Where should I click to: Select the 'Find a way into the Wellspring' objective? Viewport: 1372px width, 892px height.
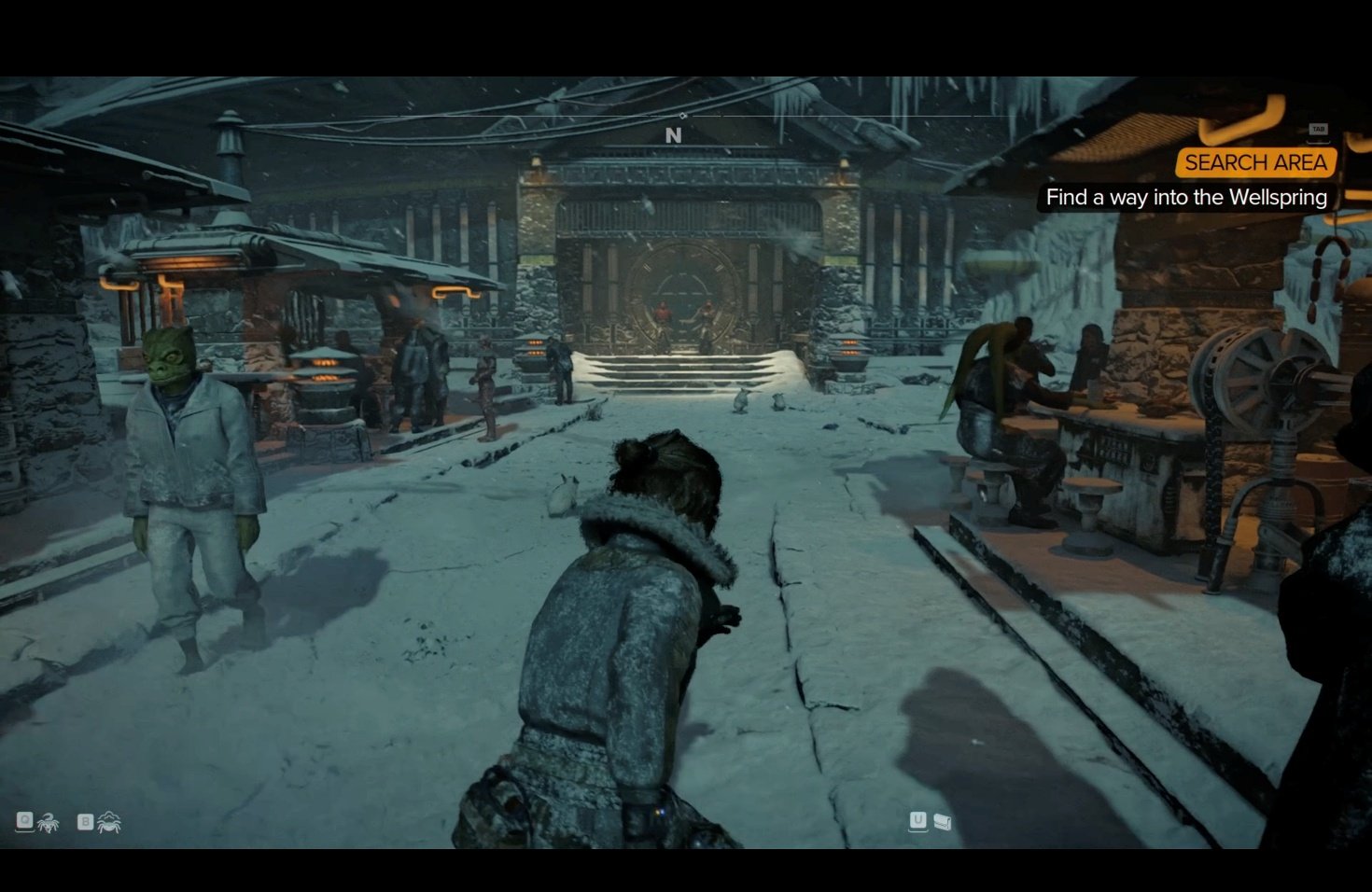tap(1185, 198)
